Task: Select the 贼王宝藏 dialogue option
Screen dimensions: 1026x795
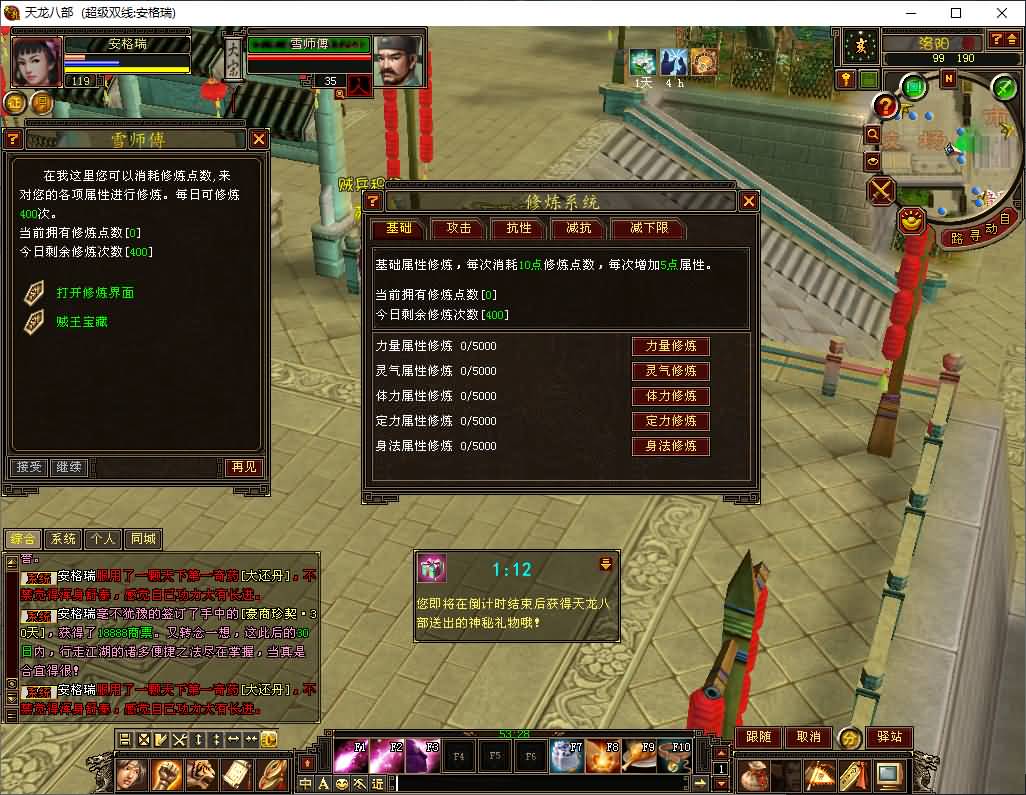Action: 82,322
